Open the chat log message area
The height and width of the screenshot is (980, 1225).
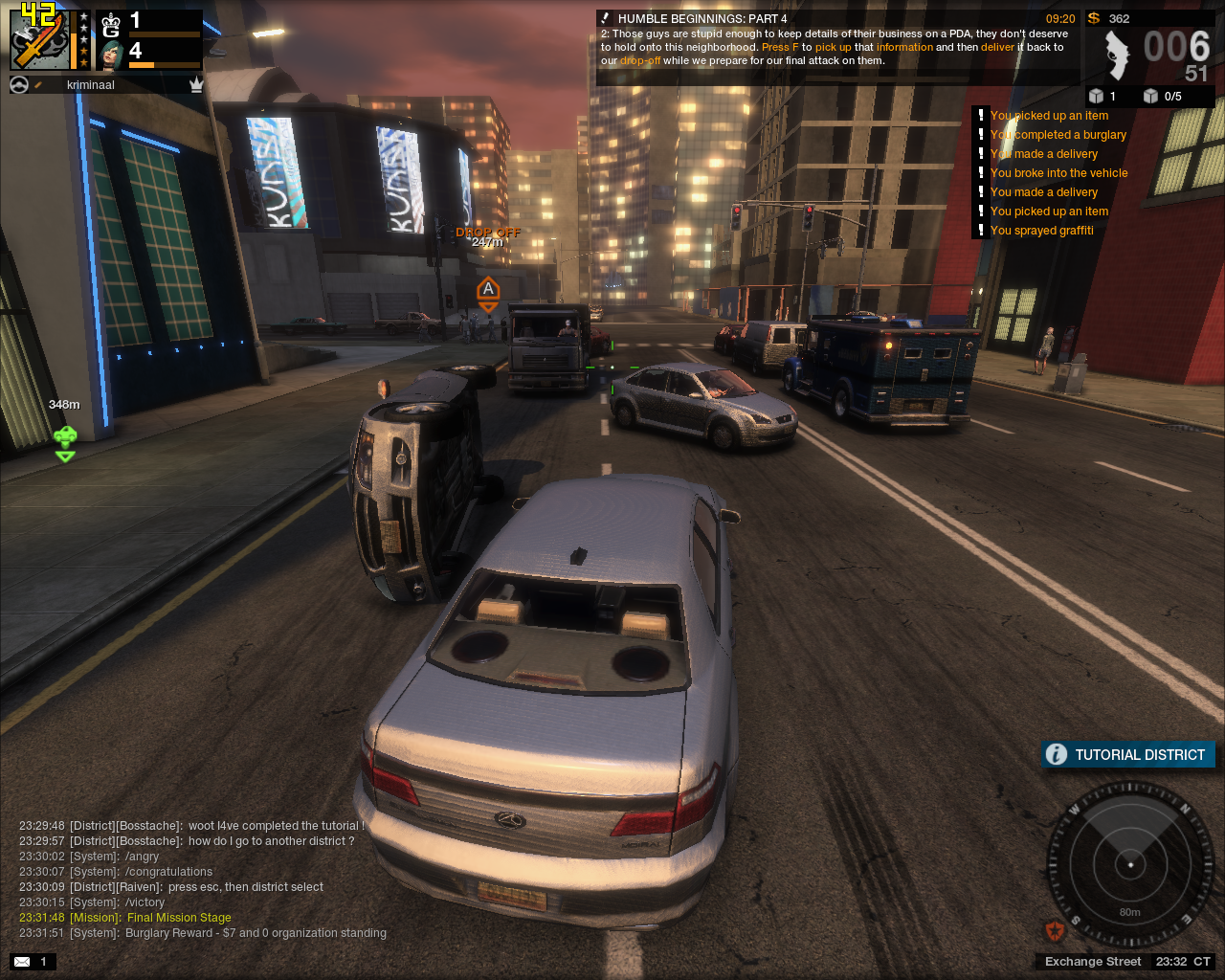pos(203,879)
